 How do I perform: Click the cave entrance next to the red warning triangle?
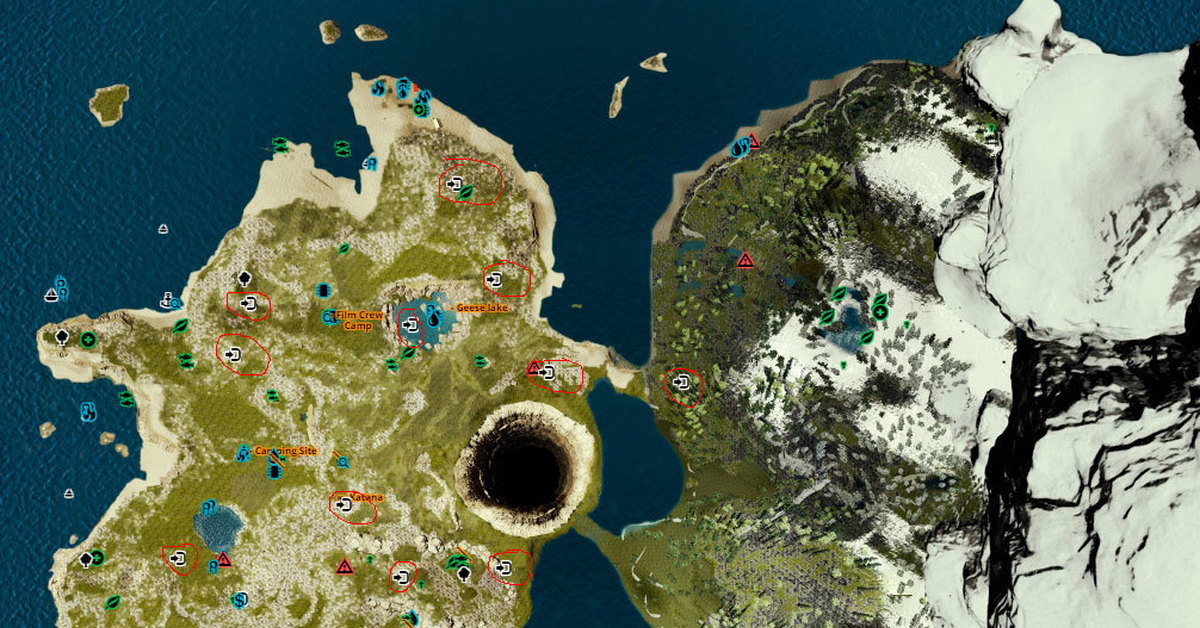(x=548, y=373)
